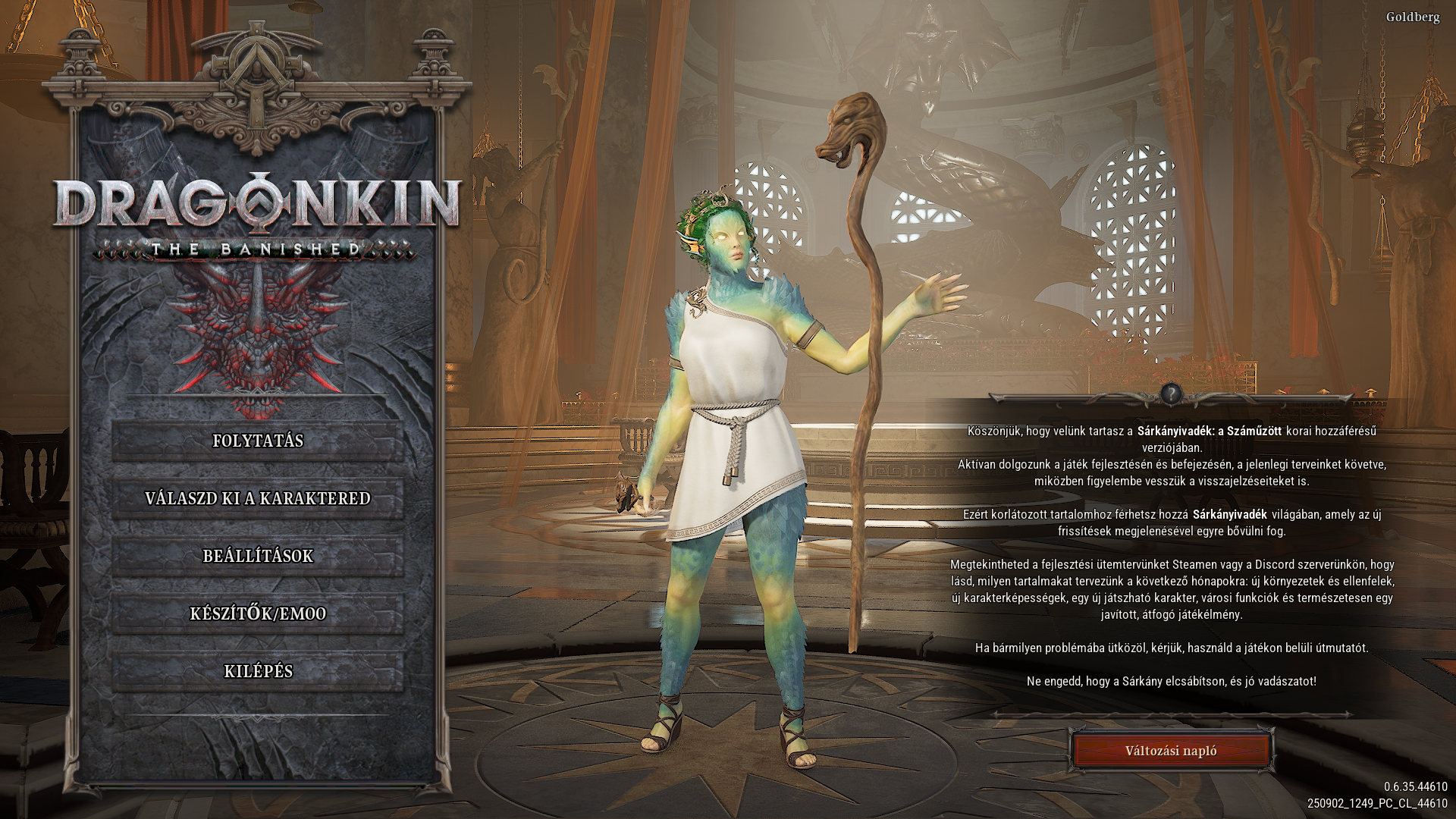Continue the game with Folytatás

[x=258, y=441]
